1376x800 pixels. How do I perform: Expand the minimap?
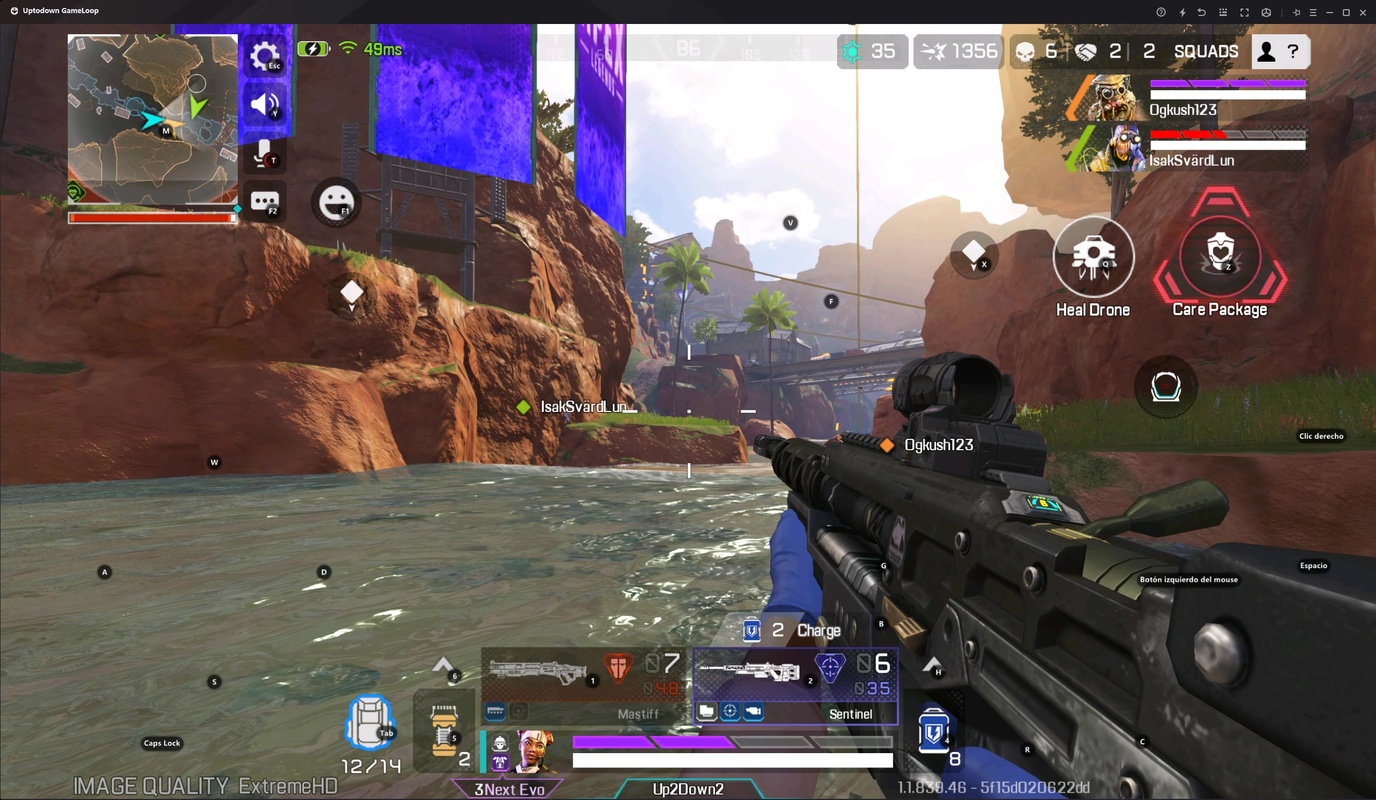coord(152,119)
